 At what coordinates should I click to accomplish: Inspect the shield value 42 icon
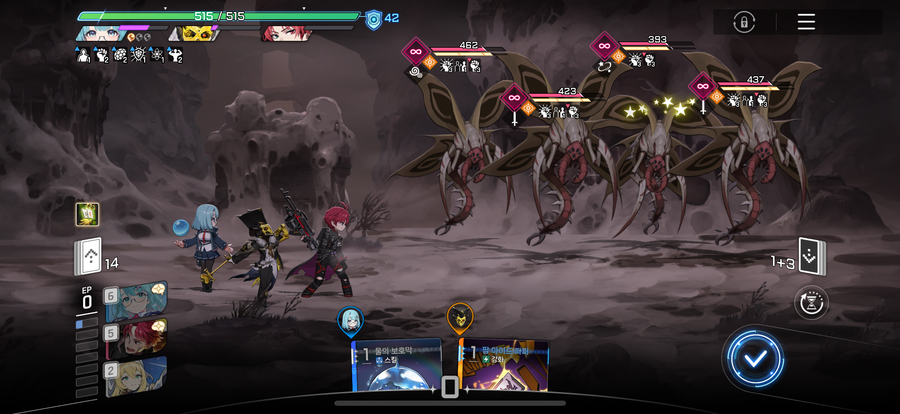tap(374, 18)
